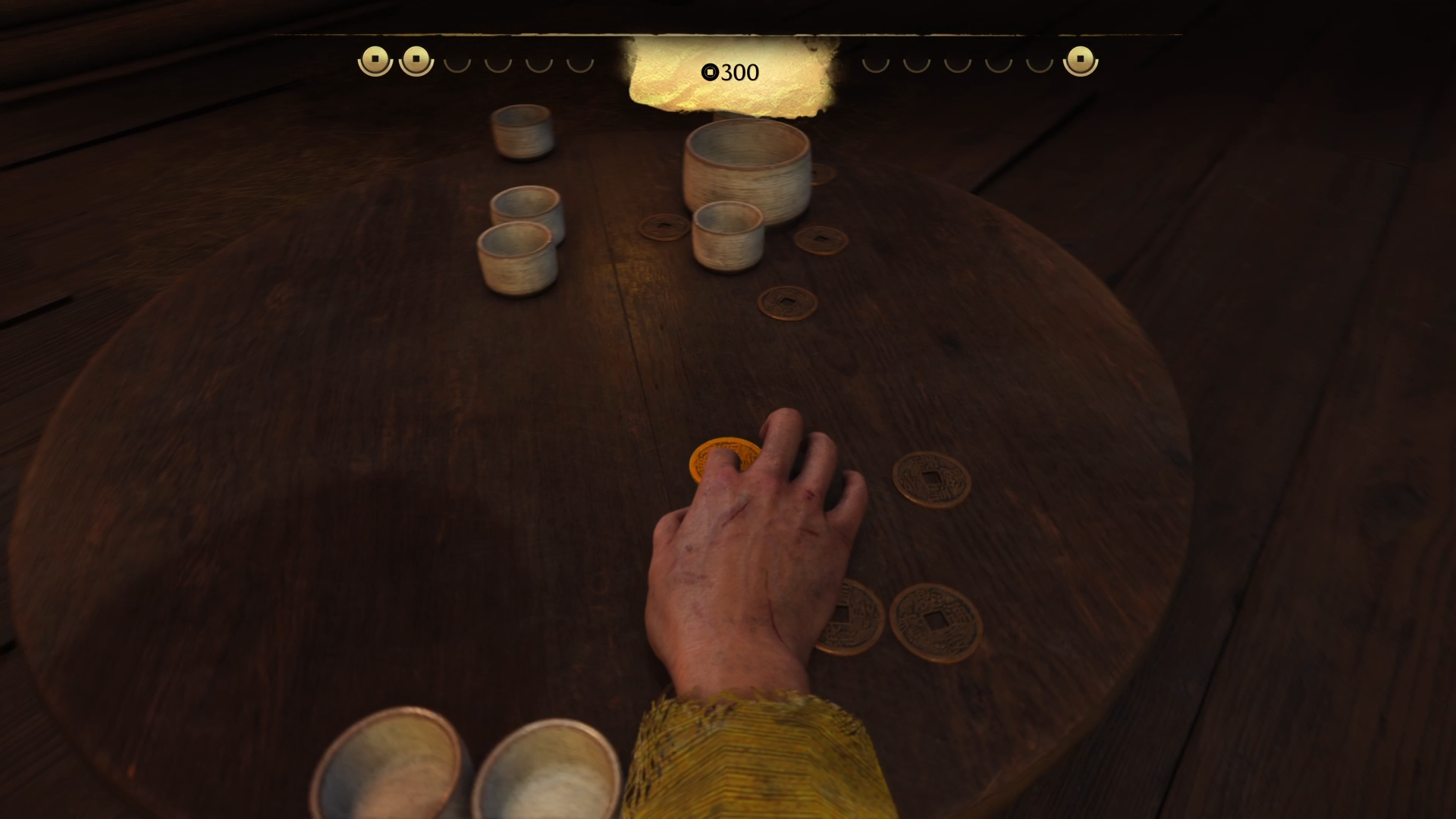Click the coin icon beside the 300 wager amount
The height and width of the screenshot is (819, 1456).
710,72
